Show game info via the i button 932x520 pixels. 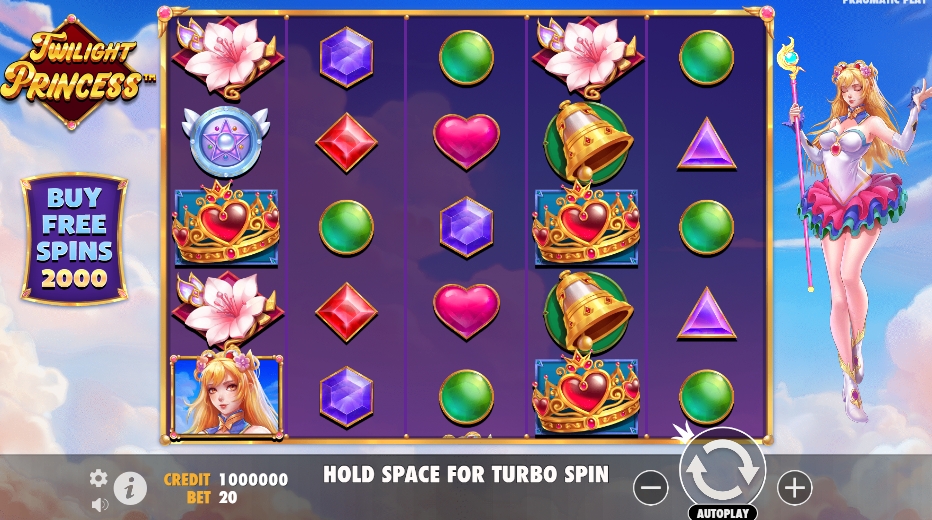[130, 488]
